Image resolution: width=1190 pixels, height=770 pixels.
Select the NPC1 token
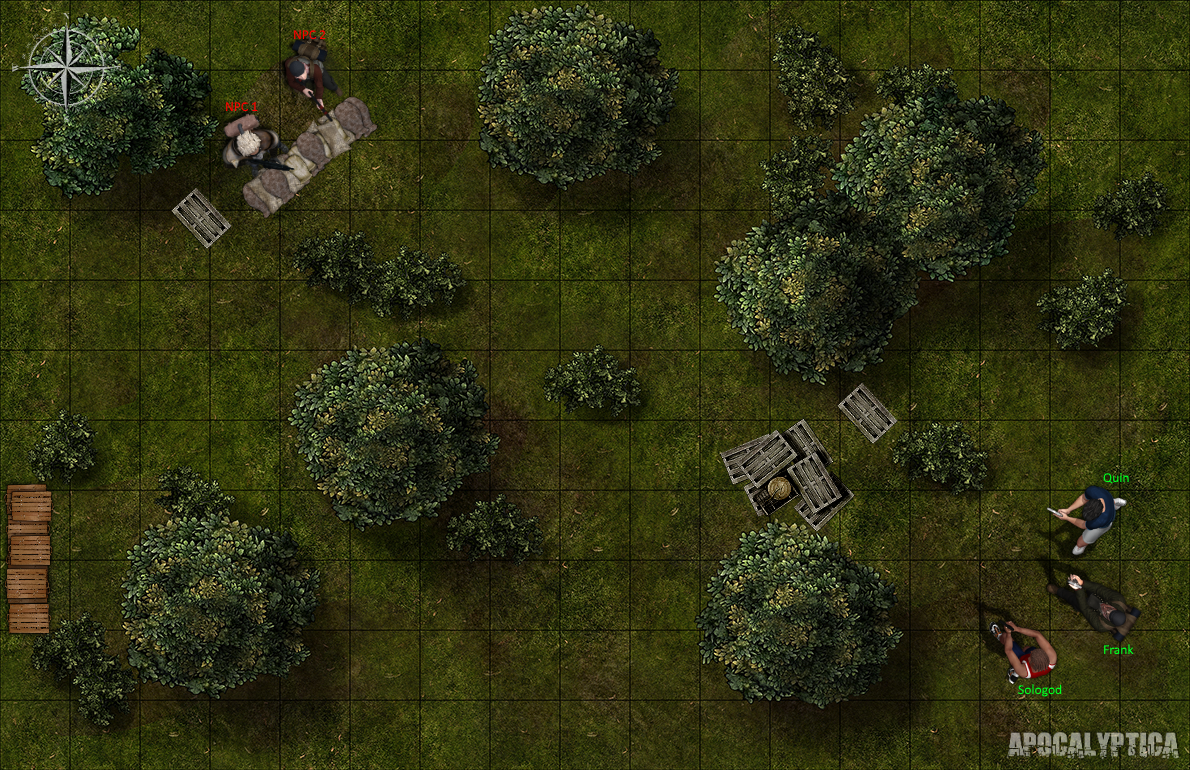point(246,147)
